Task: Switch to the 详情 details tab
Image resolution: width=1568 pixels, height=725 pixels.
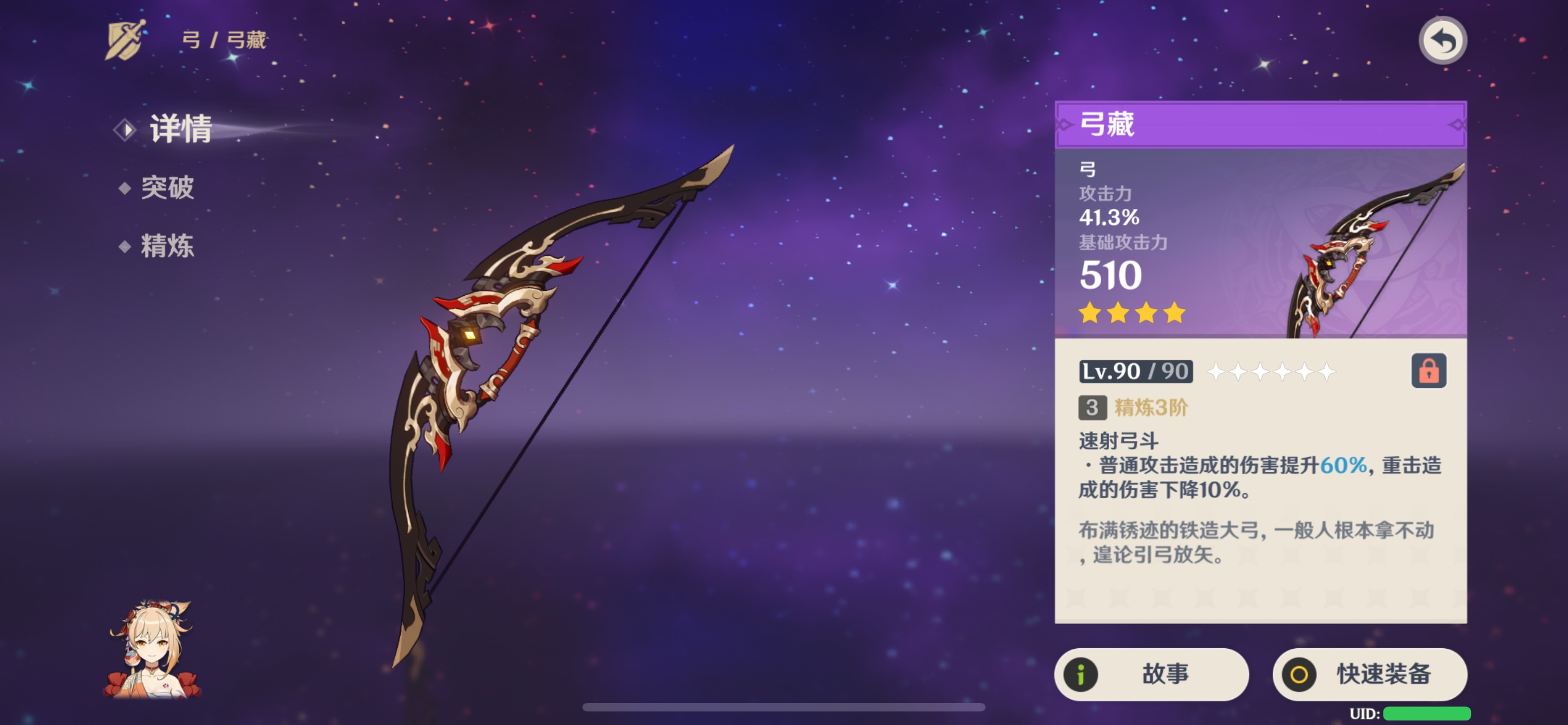Action: (x=180, y=128)
